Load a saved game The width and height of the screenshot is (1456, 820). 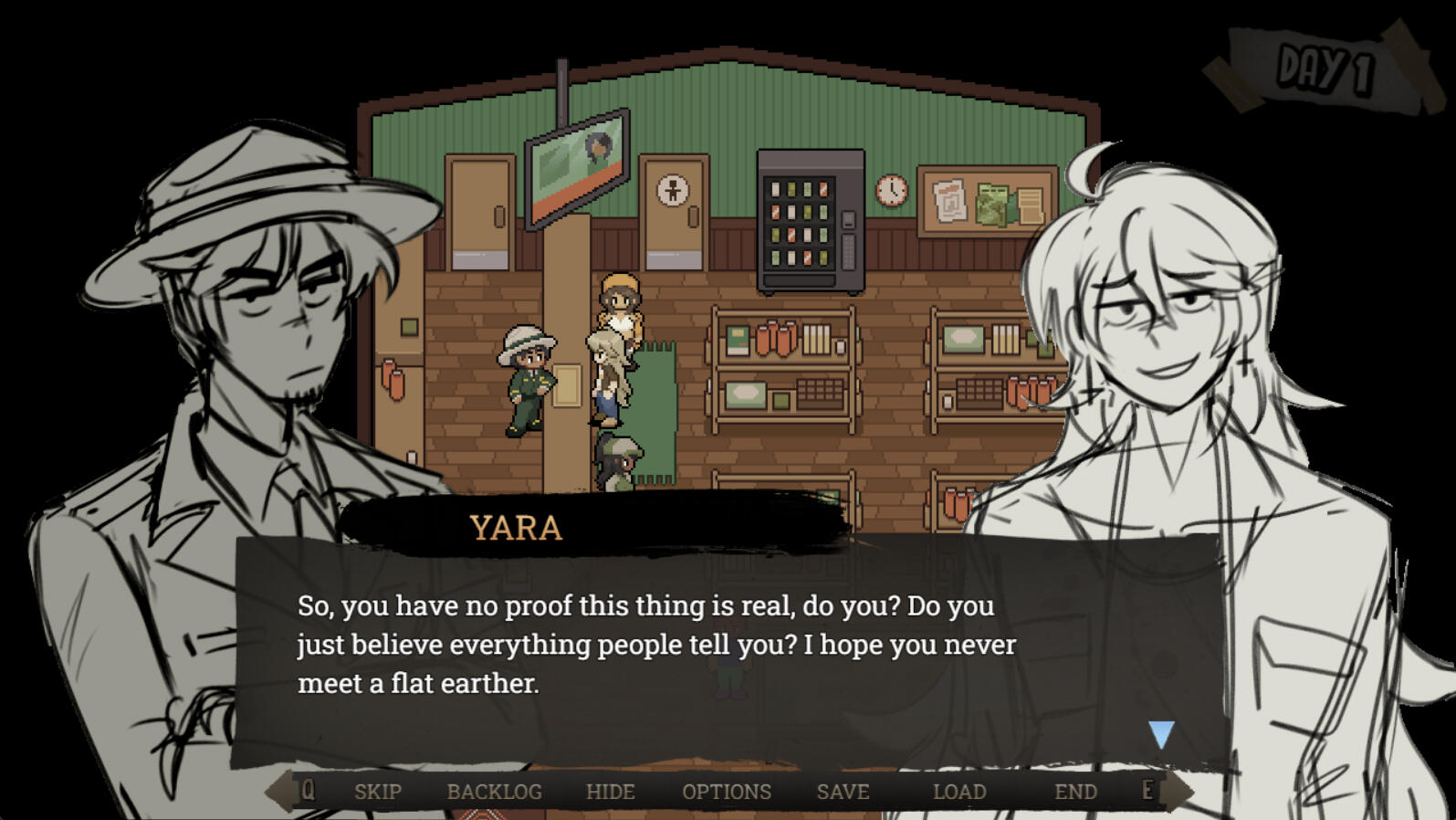[x=959, y=792]
